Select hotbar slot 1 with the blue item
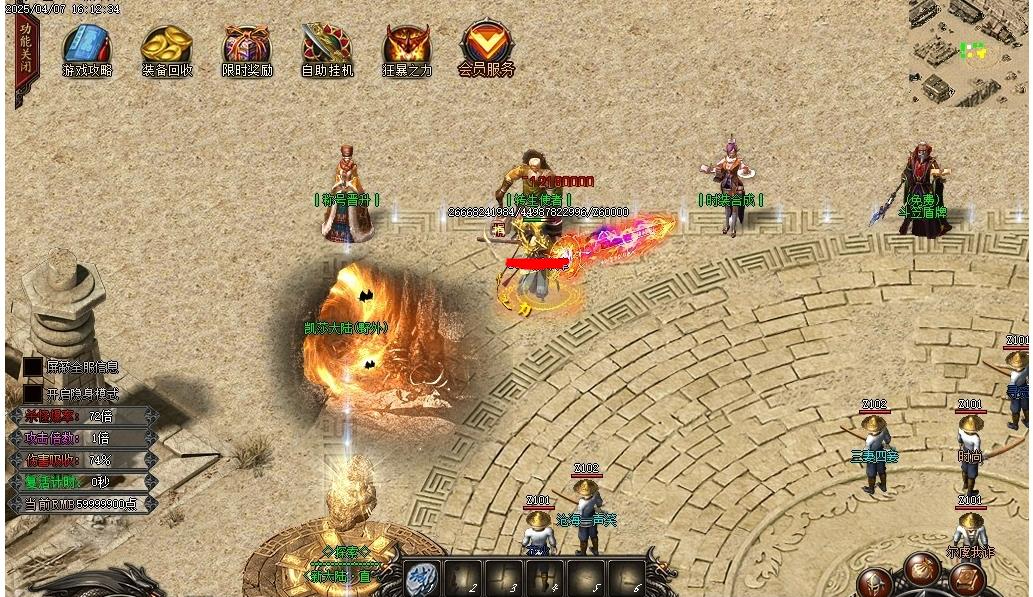Image resolution: width=1033 pixels, height=597 pixels. pos(420,578)
